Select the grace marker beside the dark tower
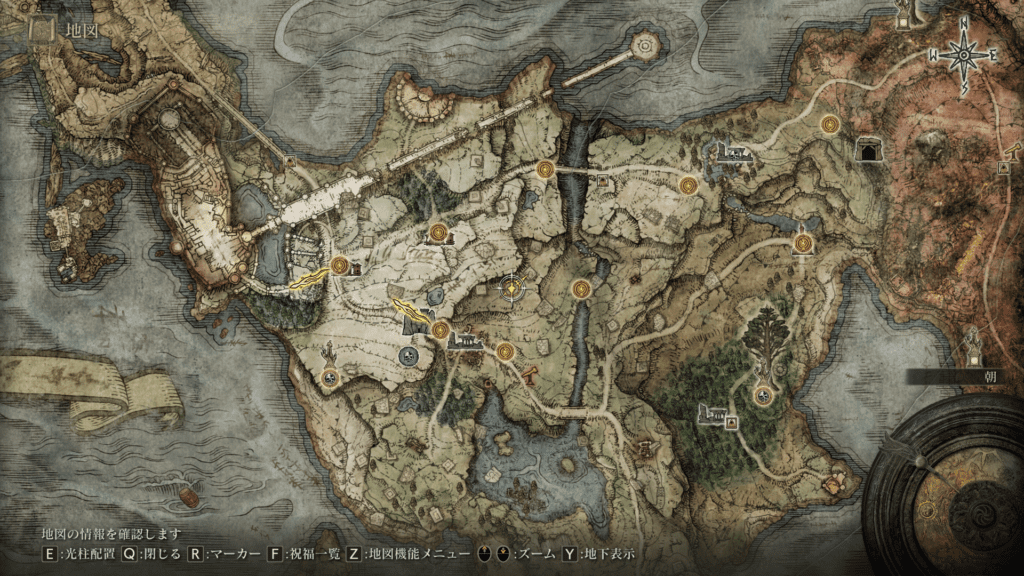 tap(440, 330)
